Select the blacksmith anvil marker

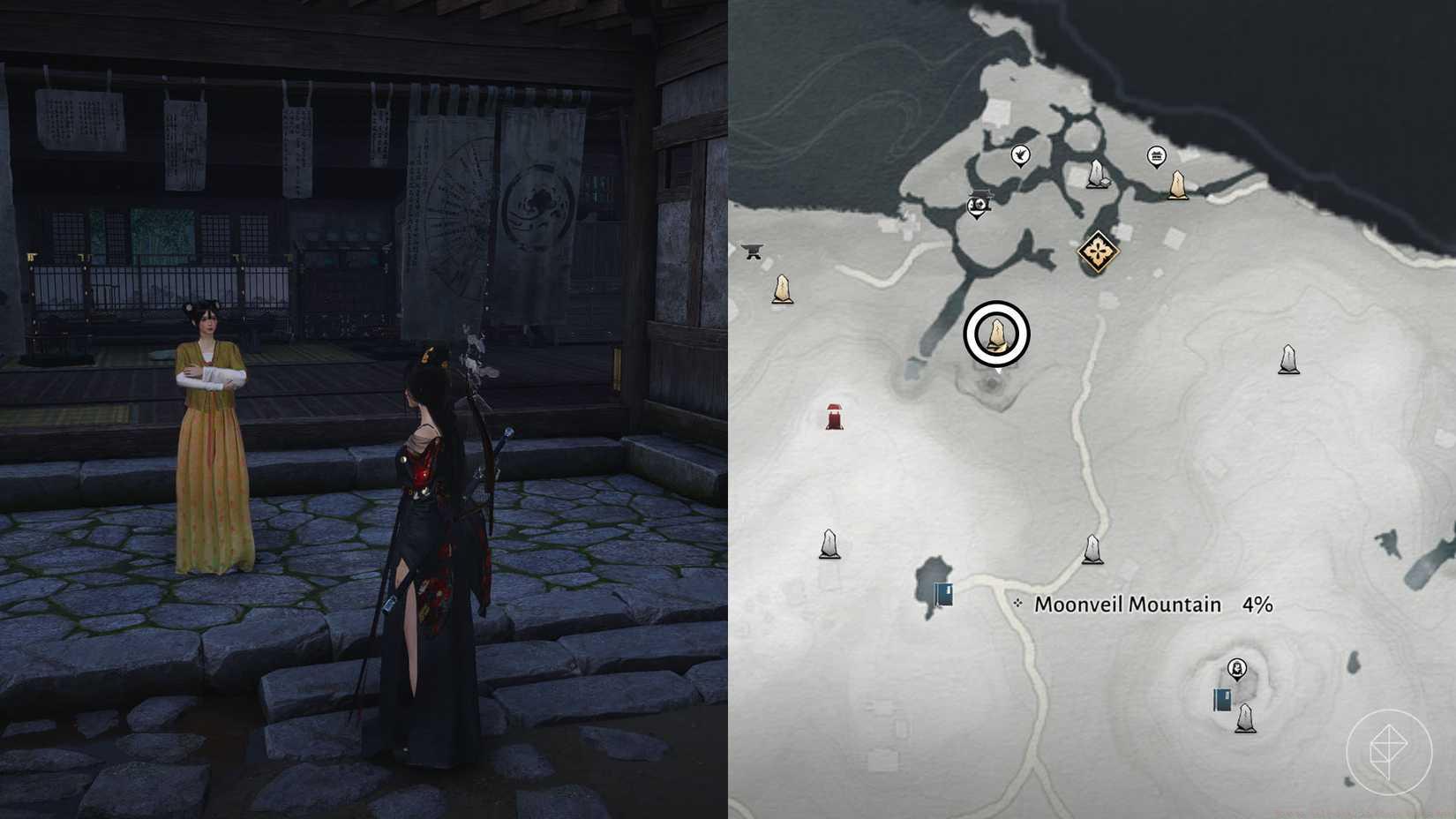pos(753,252)
